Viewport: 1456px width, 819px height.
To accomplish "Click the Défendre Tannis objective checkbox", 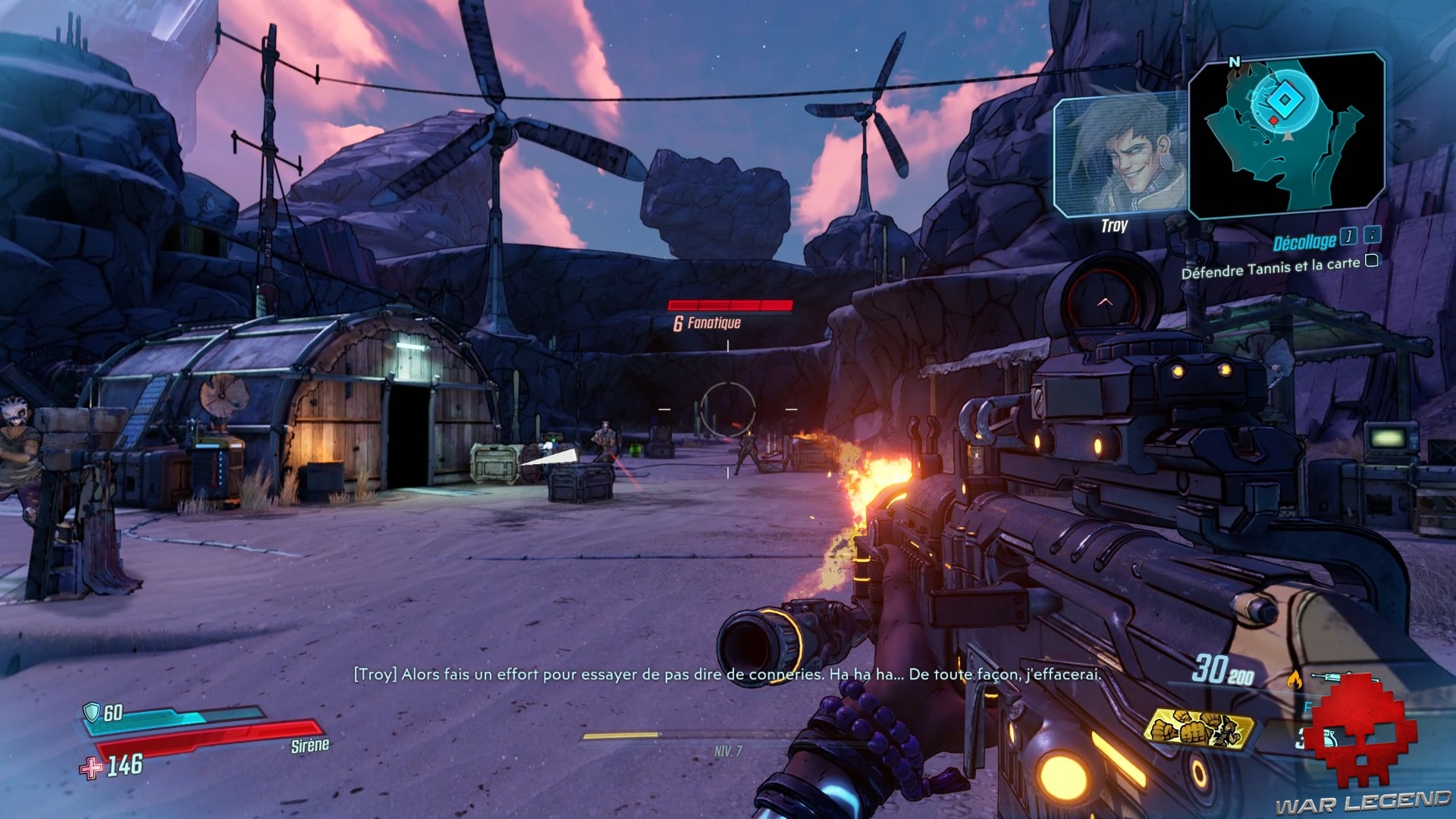I will pyautogui.click(x=1372, y=261).
